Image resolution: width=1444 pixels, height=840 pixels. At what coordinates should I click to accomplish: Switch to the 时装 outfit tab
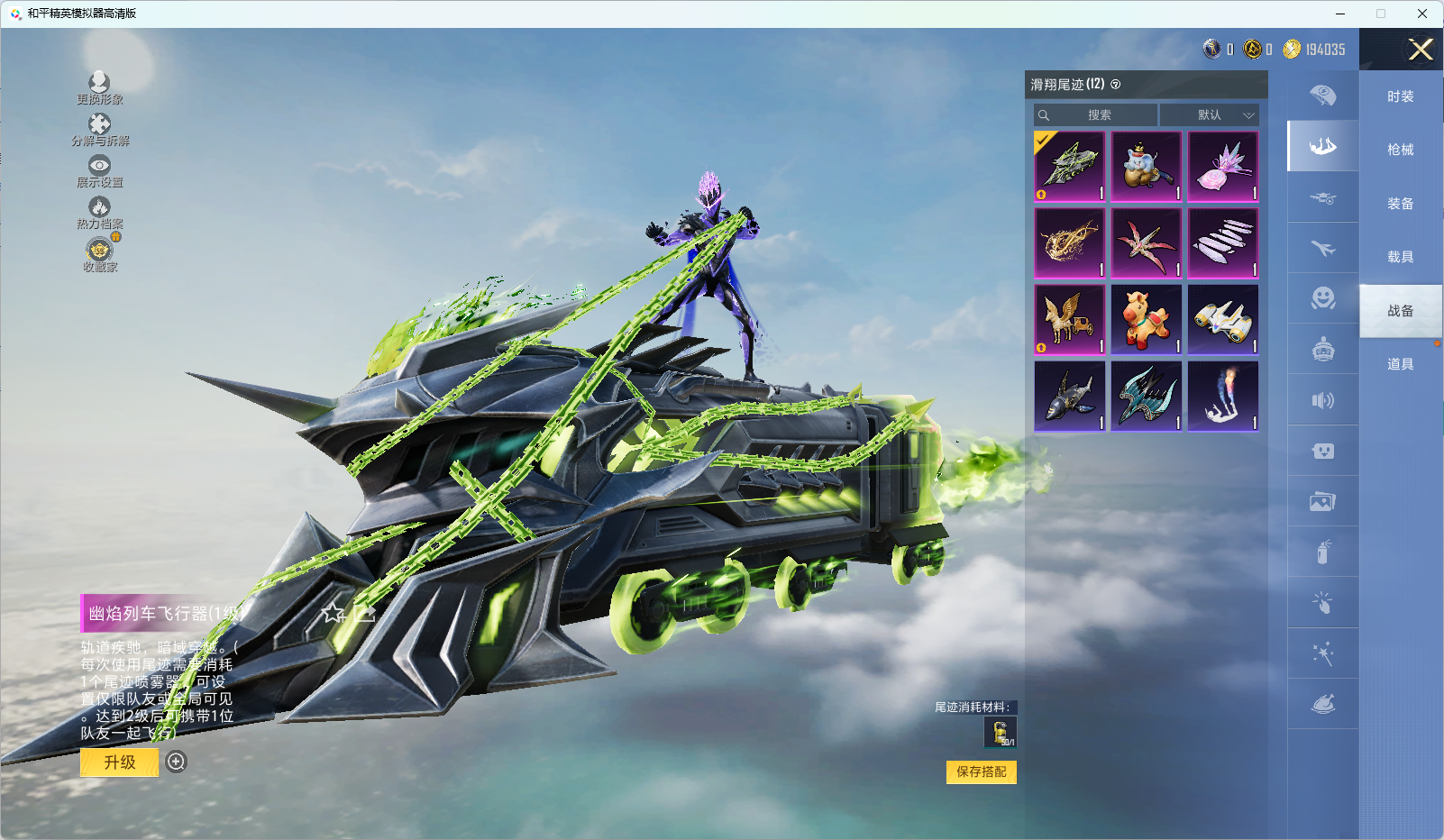point(1400,96)
